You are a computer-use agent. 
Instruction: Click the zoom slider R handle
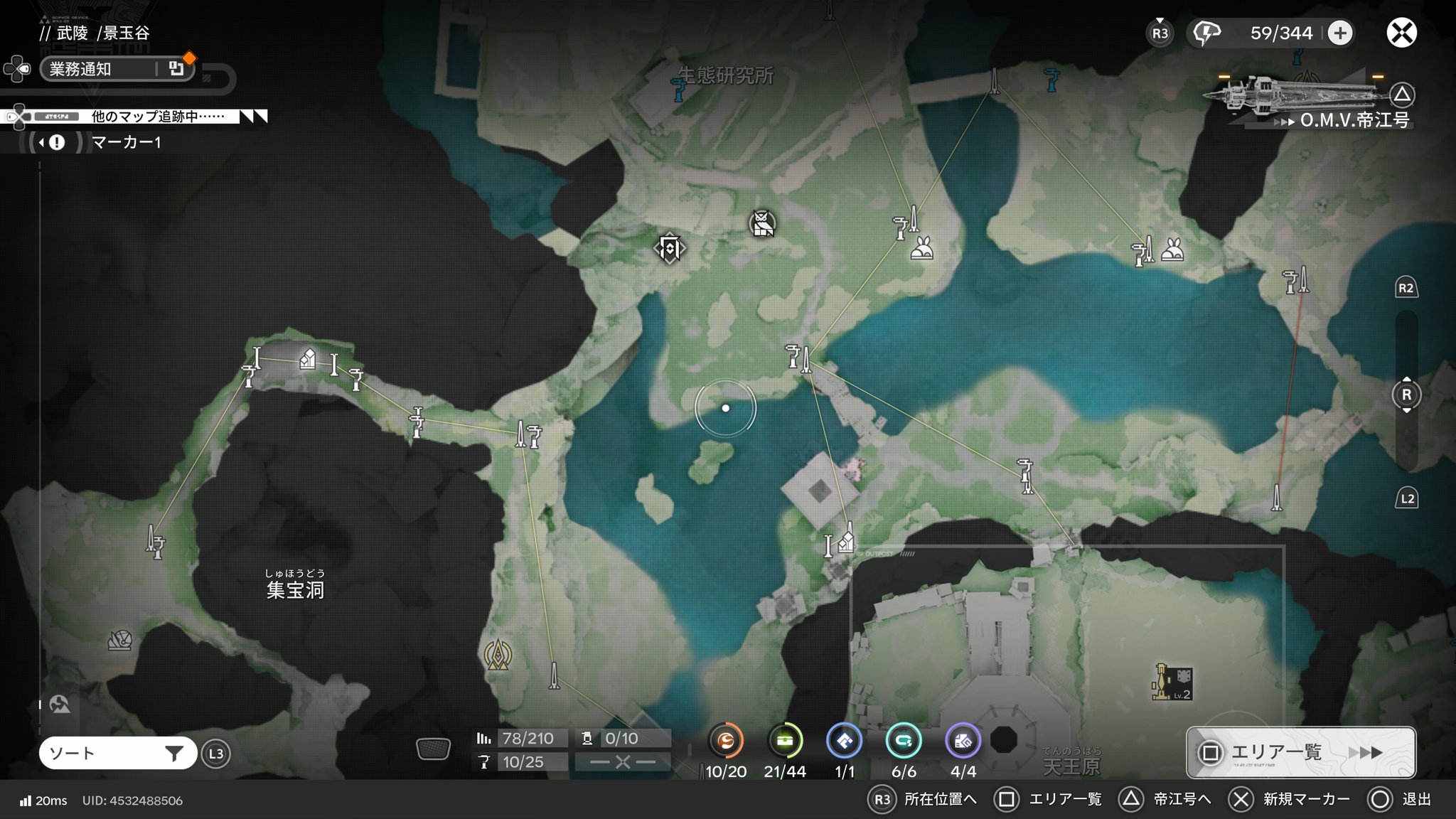[1406, 395]
